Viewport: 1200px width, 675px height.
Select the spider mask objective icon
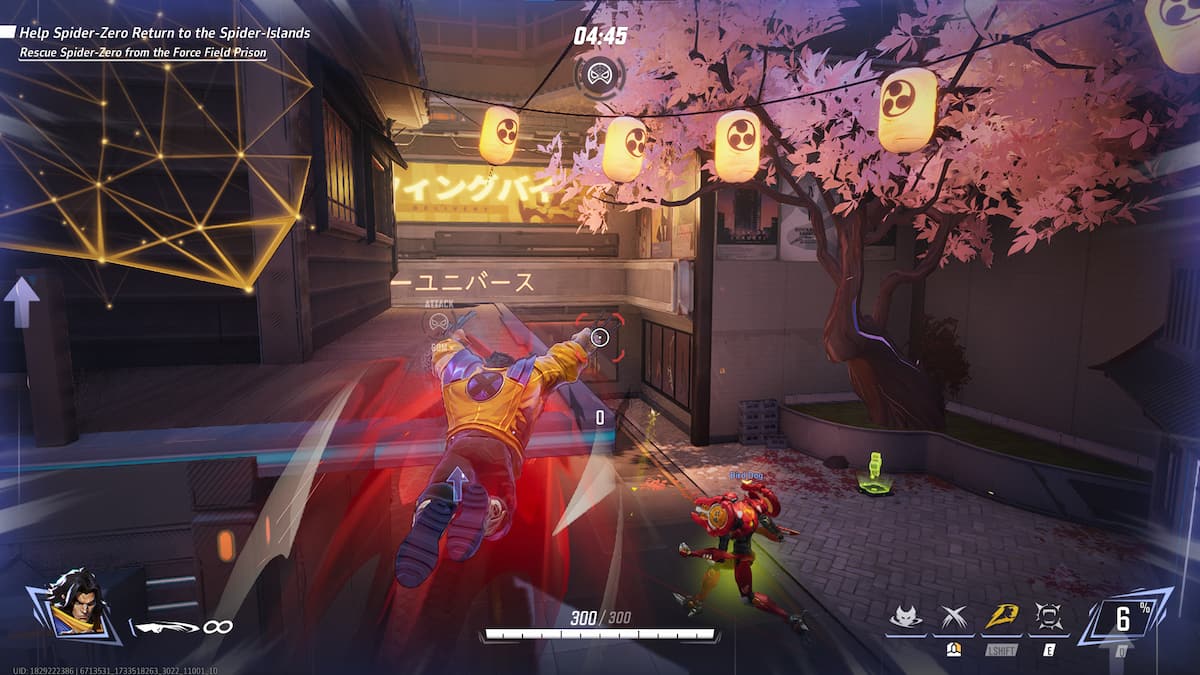[x=600, y=74]
